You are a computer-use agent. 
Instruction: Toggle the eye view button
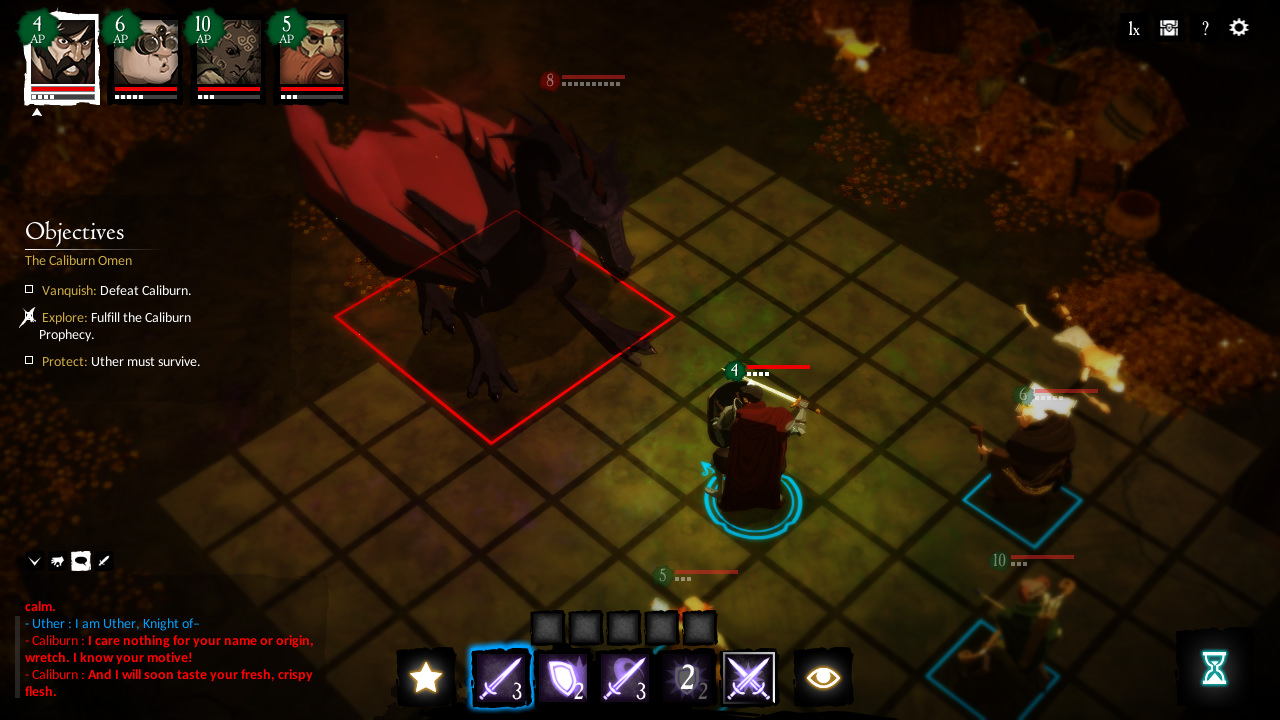(x=823, y=677)
